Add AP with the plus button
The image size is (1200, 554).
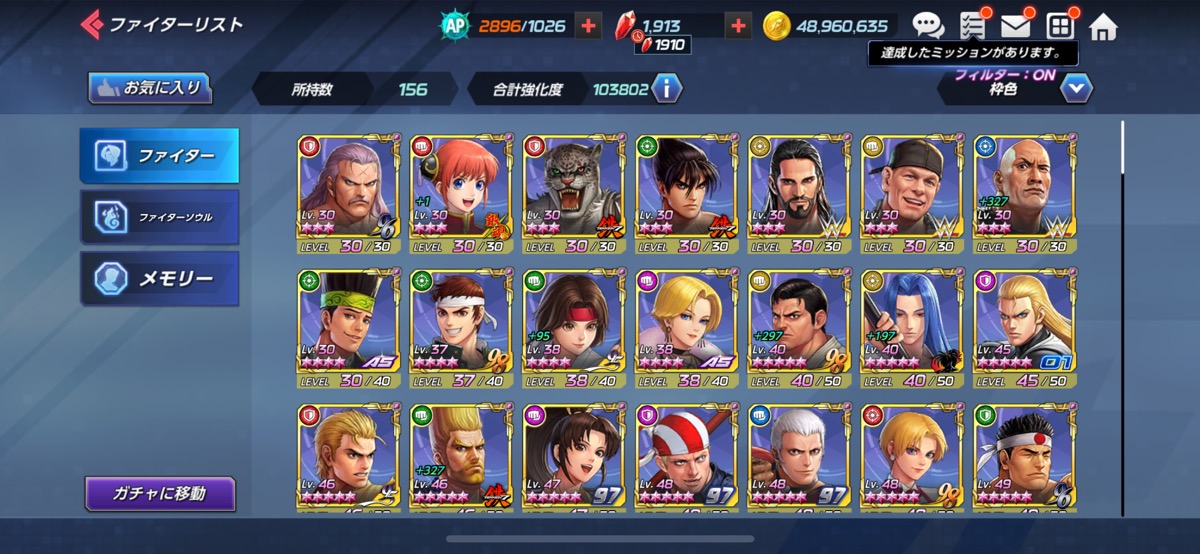pyautogui.click(x=589, y=26)
